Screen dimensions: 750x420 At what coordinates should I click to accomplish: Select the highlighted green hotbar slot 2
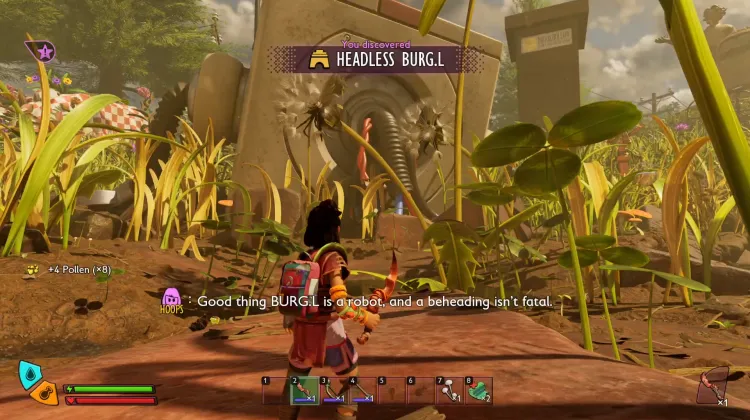pyautogui.click(x=305, y=390)
